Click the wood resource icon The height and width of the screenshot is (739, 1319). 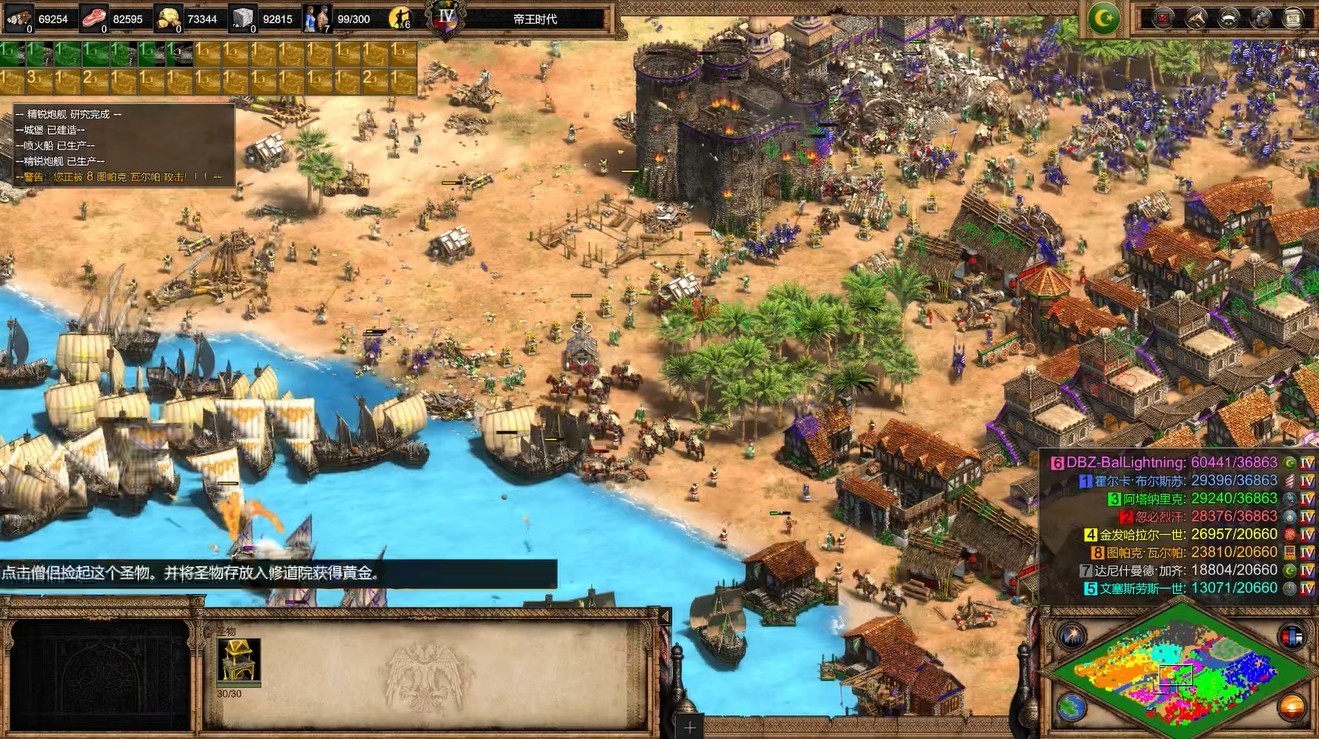pyautogui.click(x=19, y=17)
